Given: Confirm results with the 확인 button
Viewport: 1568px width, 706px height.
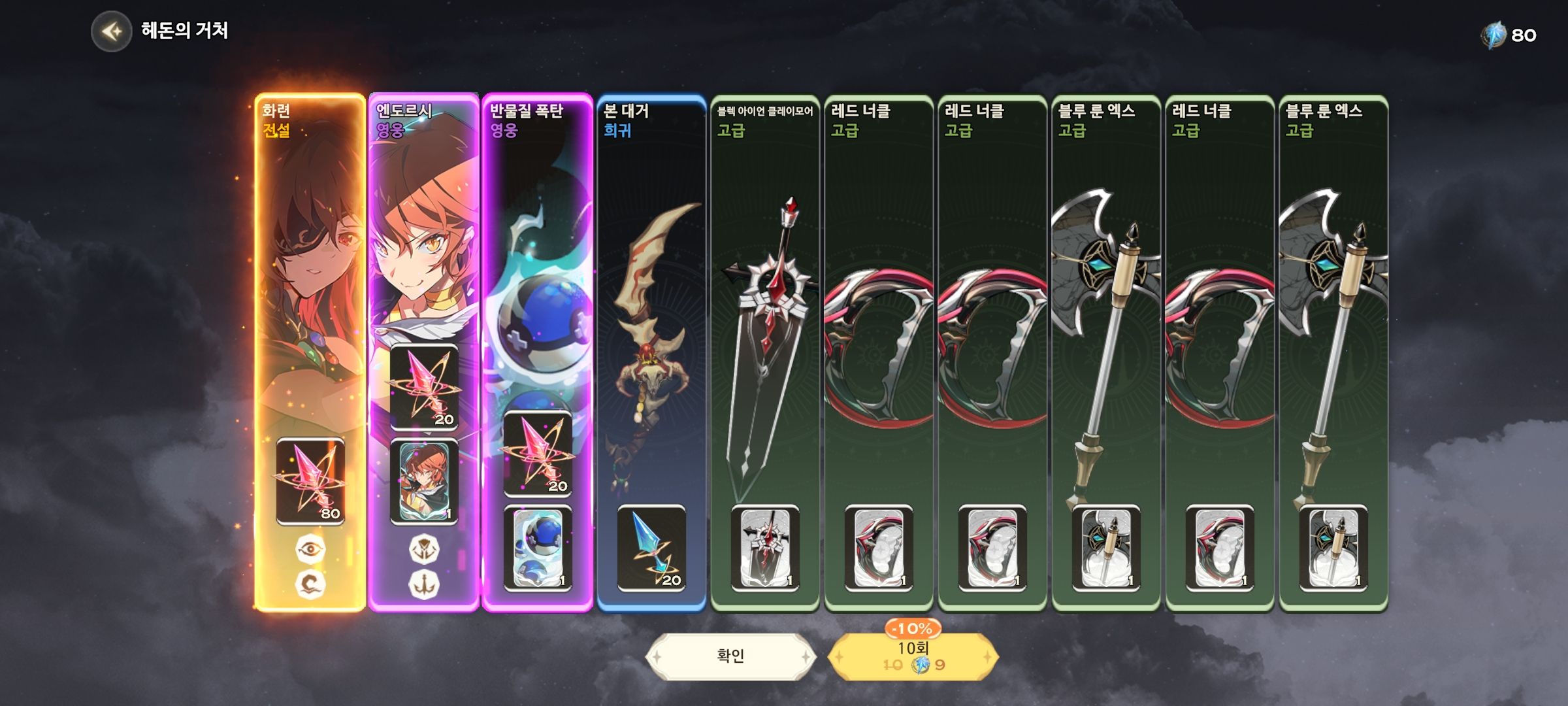Looking at the screenshot, I should click(x=730, y=656).
